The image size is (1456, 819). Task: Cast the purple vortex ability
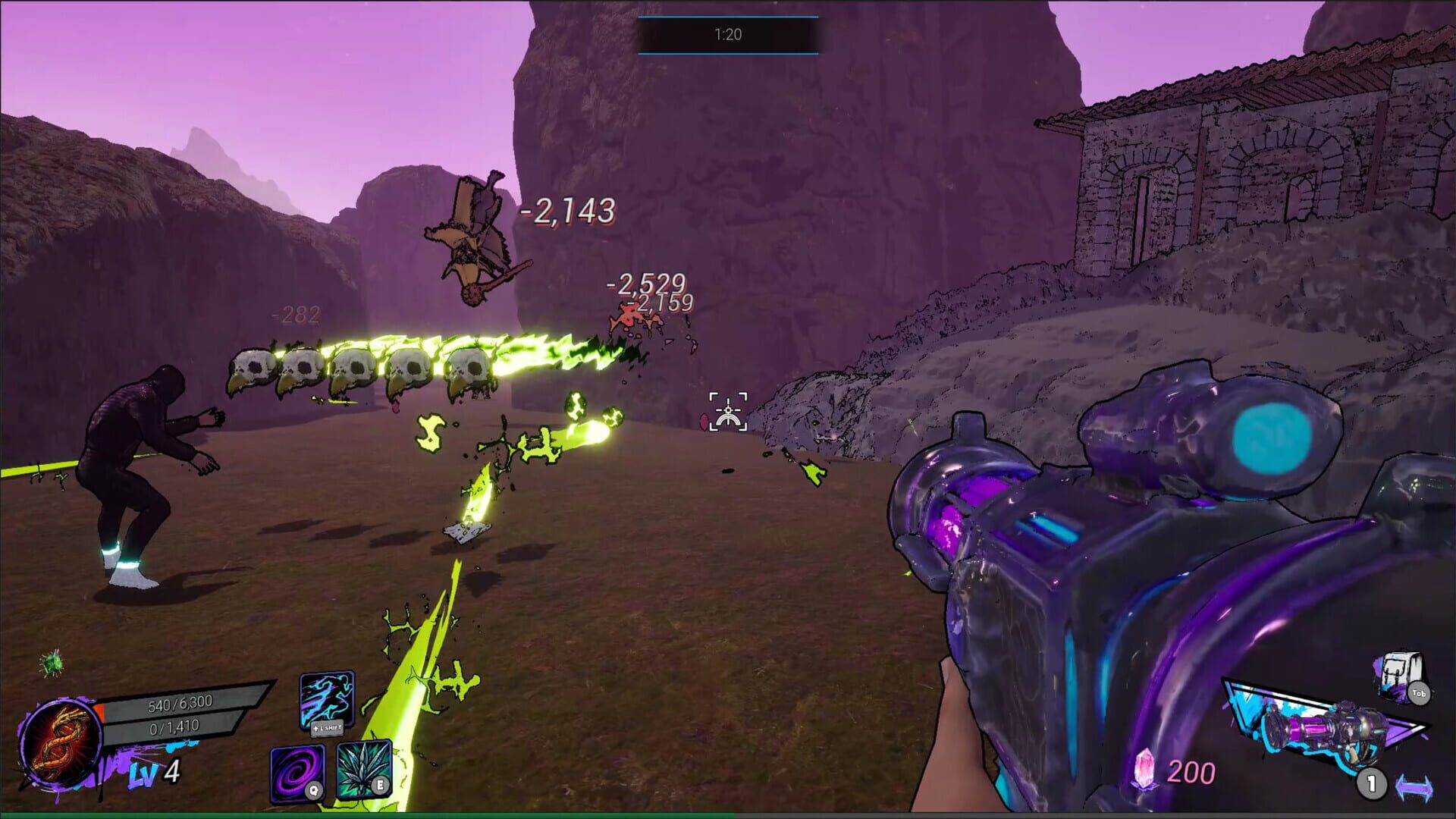(x=297, y=772)
